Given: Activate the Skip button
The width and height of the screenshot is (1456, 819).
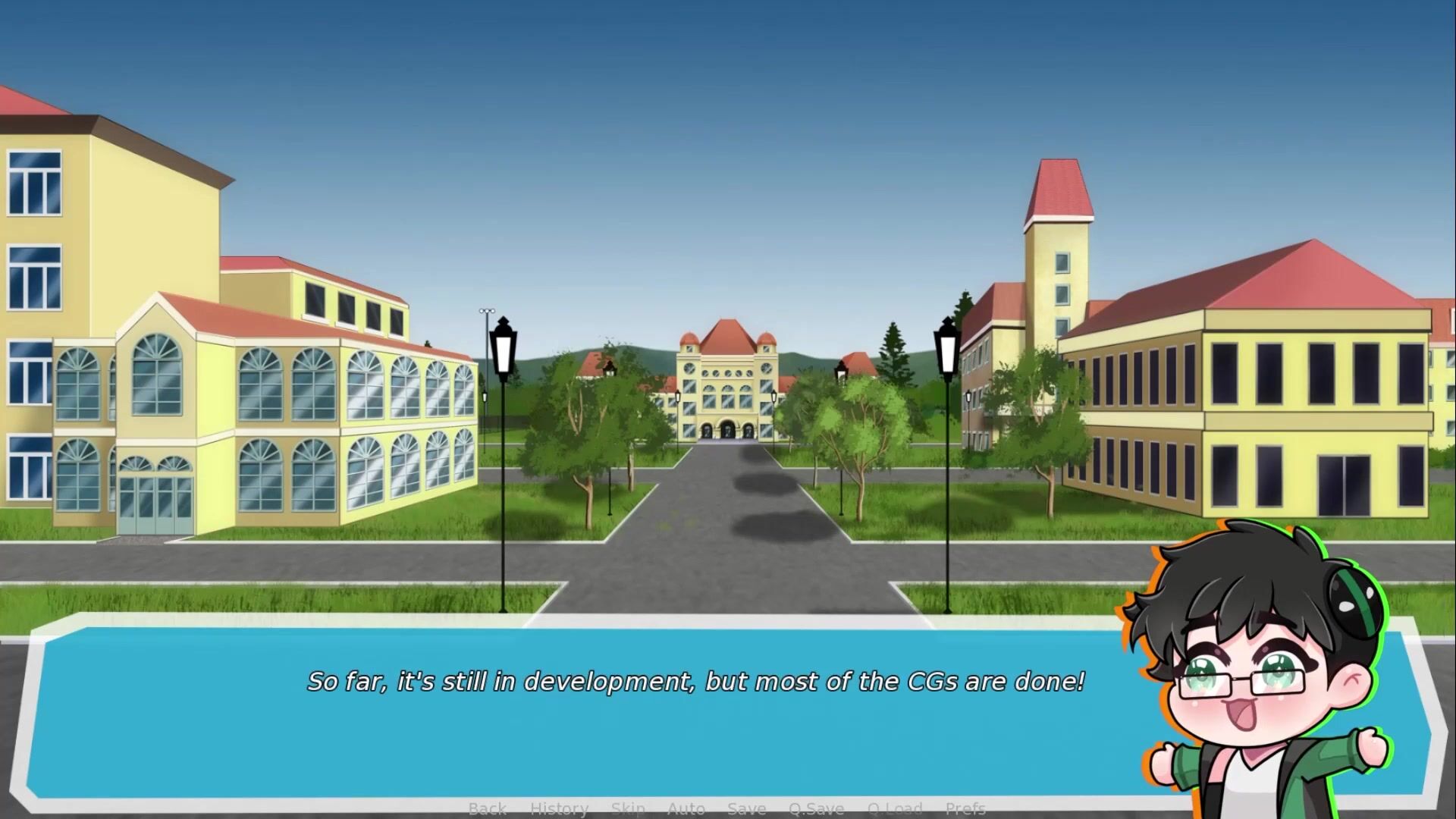Looking at the screenshot, I should pos(628,808).
